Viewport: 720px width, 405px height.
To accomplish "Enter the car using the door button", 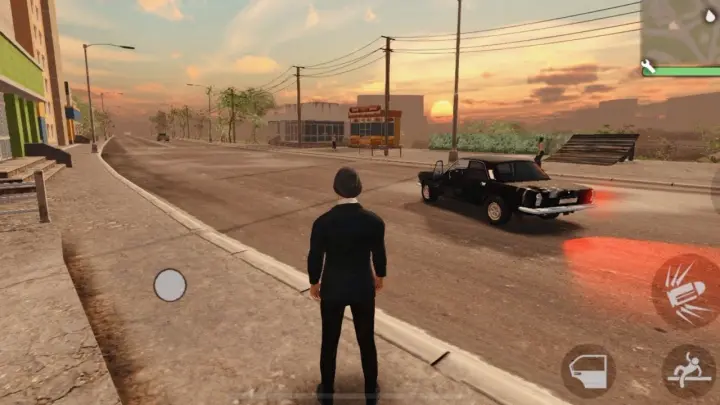I will click(x=588, y=371).
